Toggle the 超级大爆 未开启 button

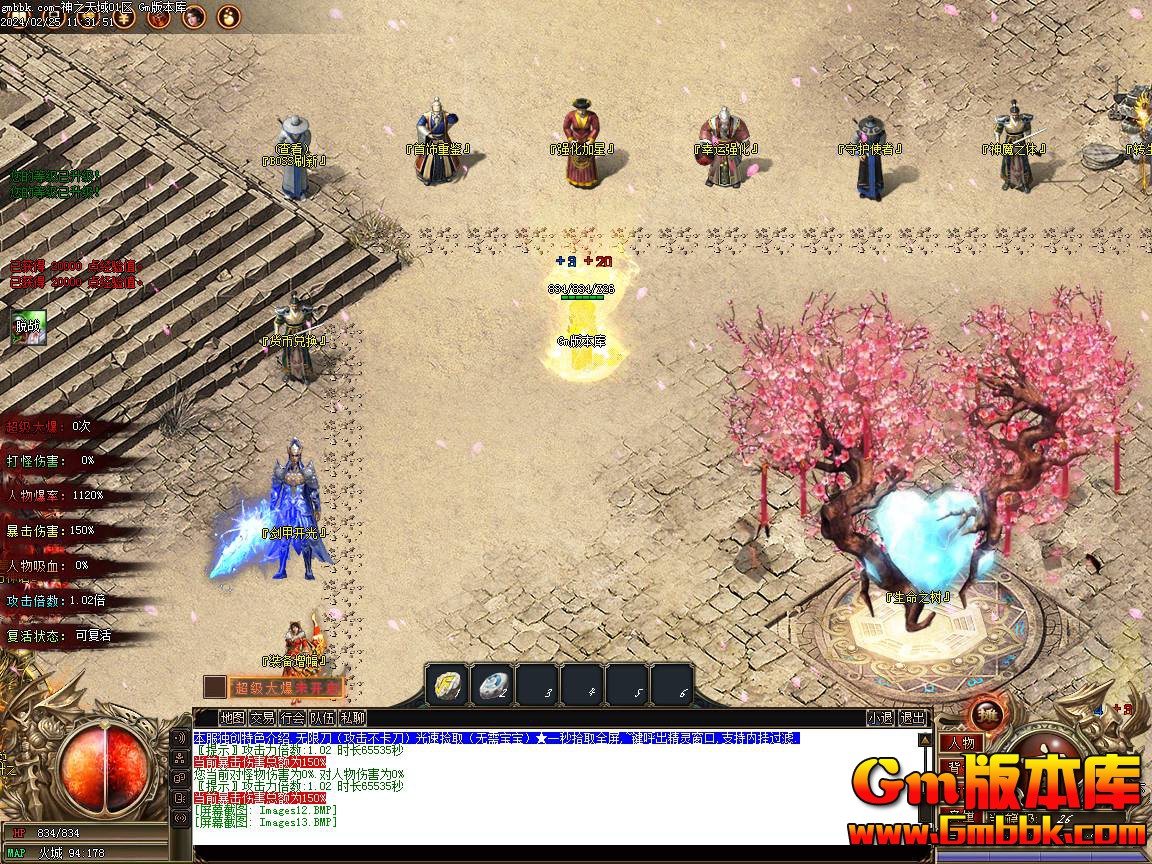click(288, 687)
